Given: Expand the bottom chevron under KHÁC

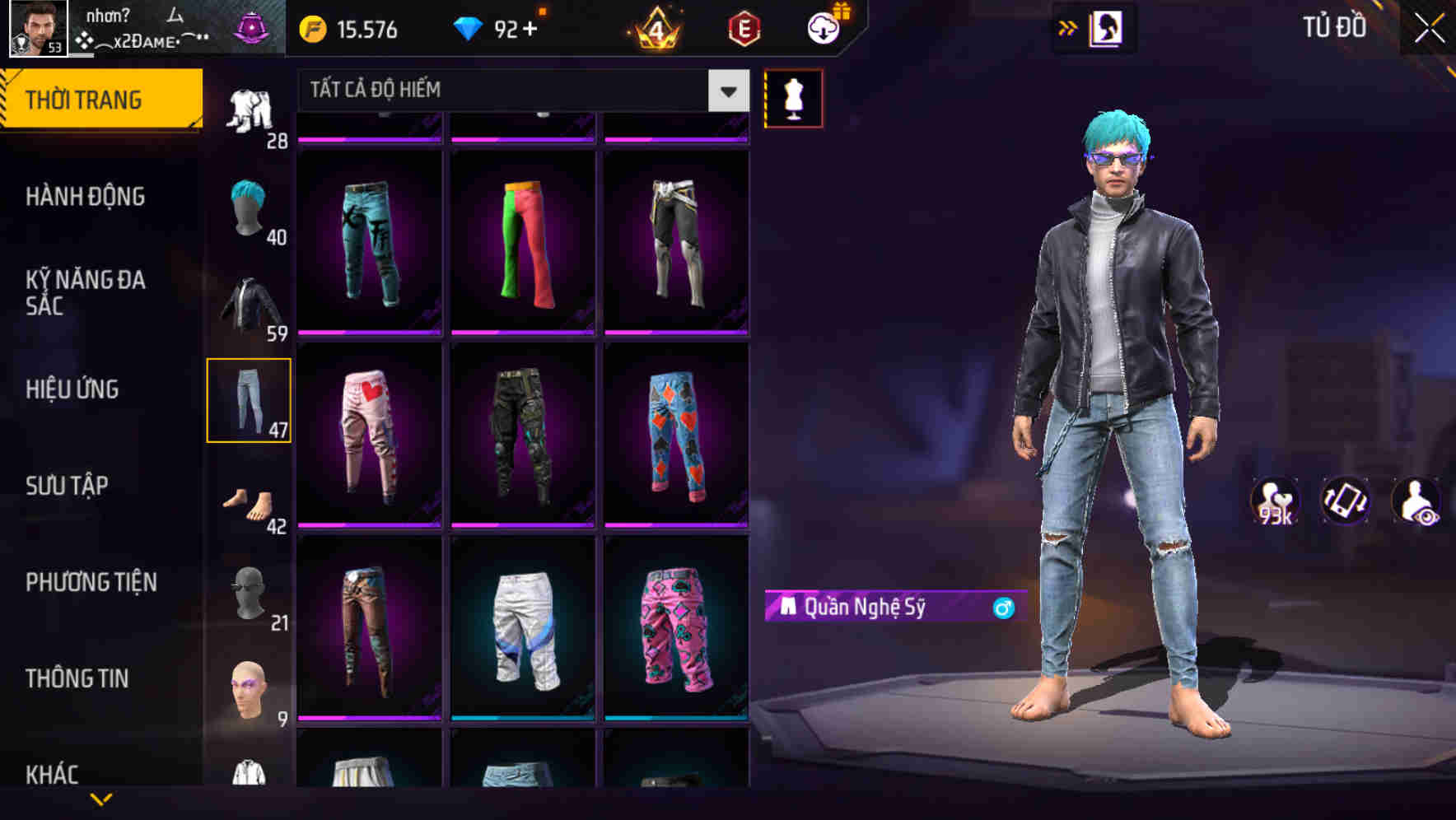Looking at the screenshot, I should pos(103,800).
